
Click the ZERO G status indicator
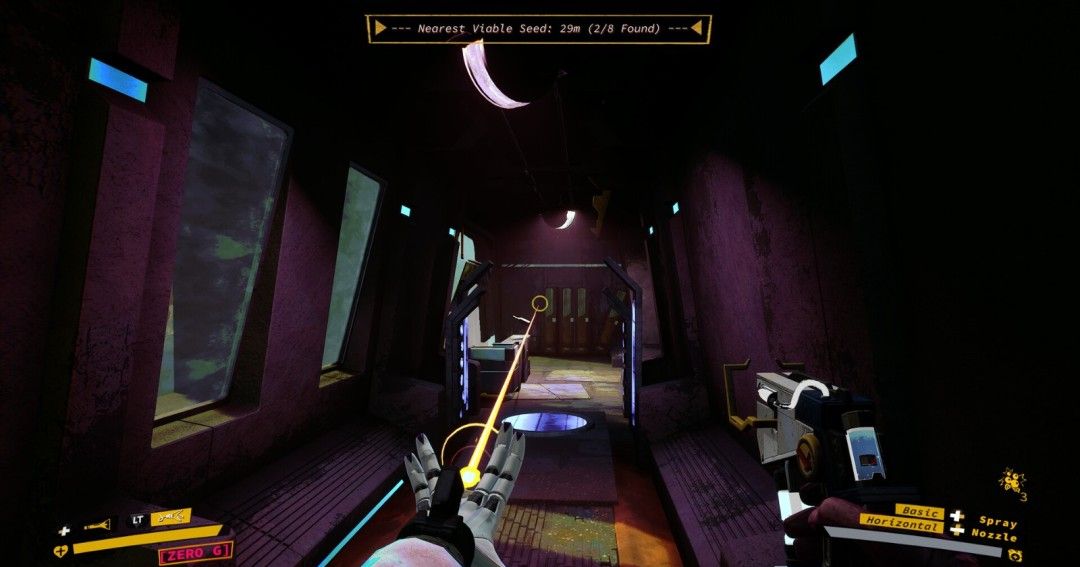pos(195,551)
